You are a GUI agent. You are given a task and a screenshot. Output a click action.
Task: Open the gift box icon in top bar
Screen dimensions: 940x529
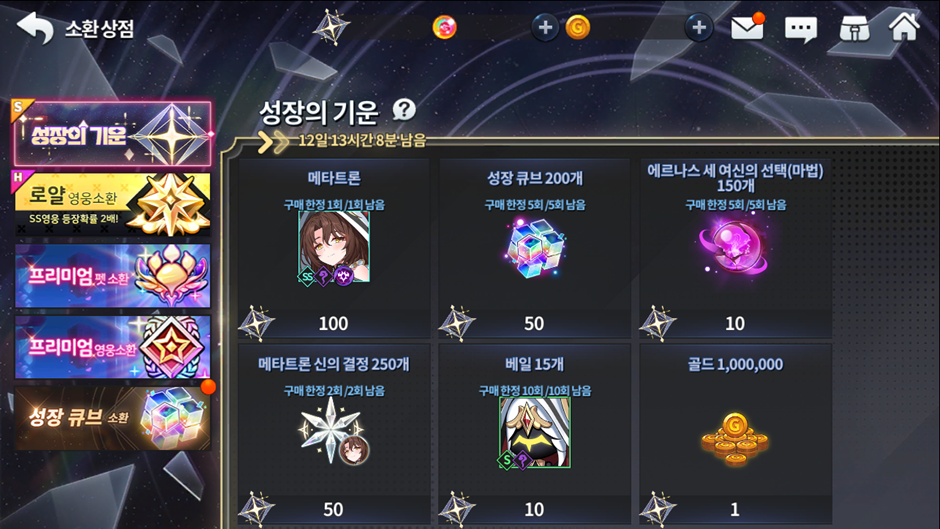[853, 28]
